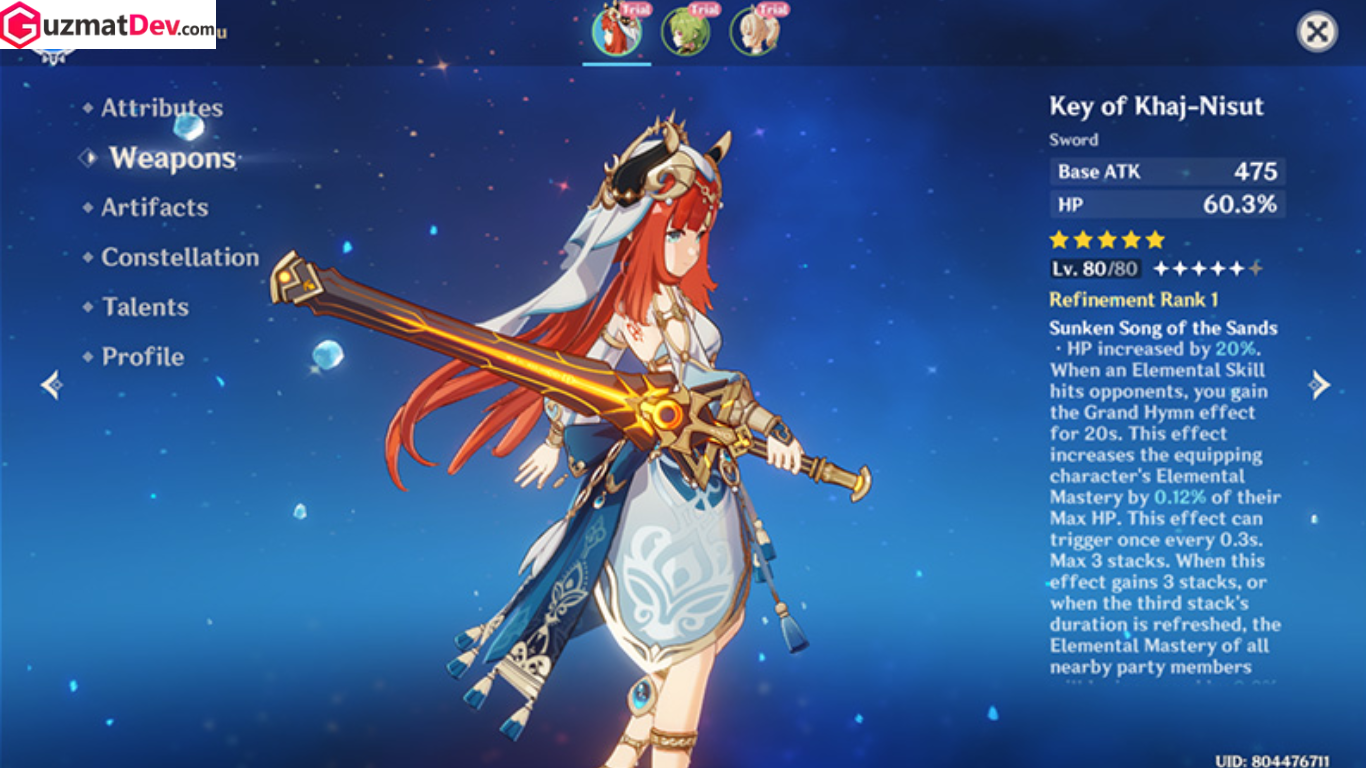The image size is (1366, 768).
Task: Open the Attributes section
Action: click(161, 108)
